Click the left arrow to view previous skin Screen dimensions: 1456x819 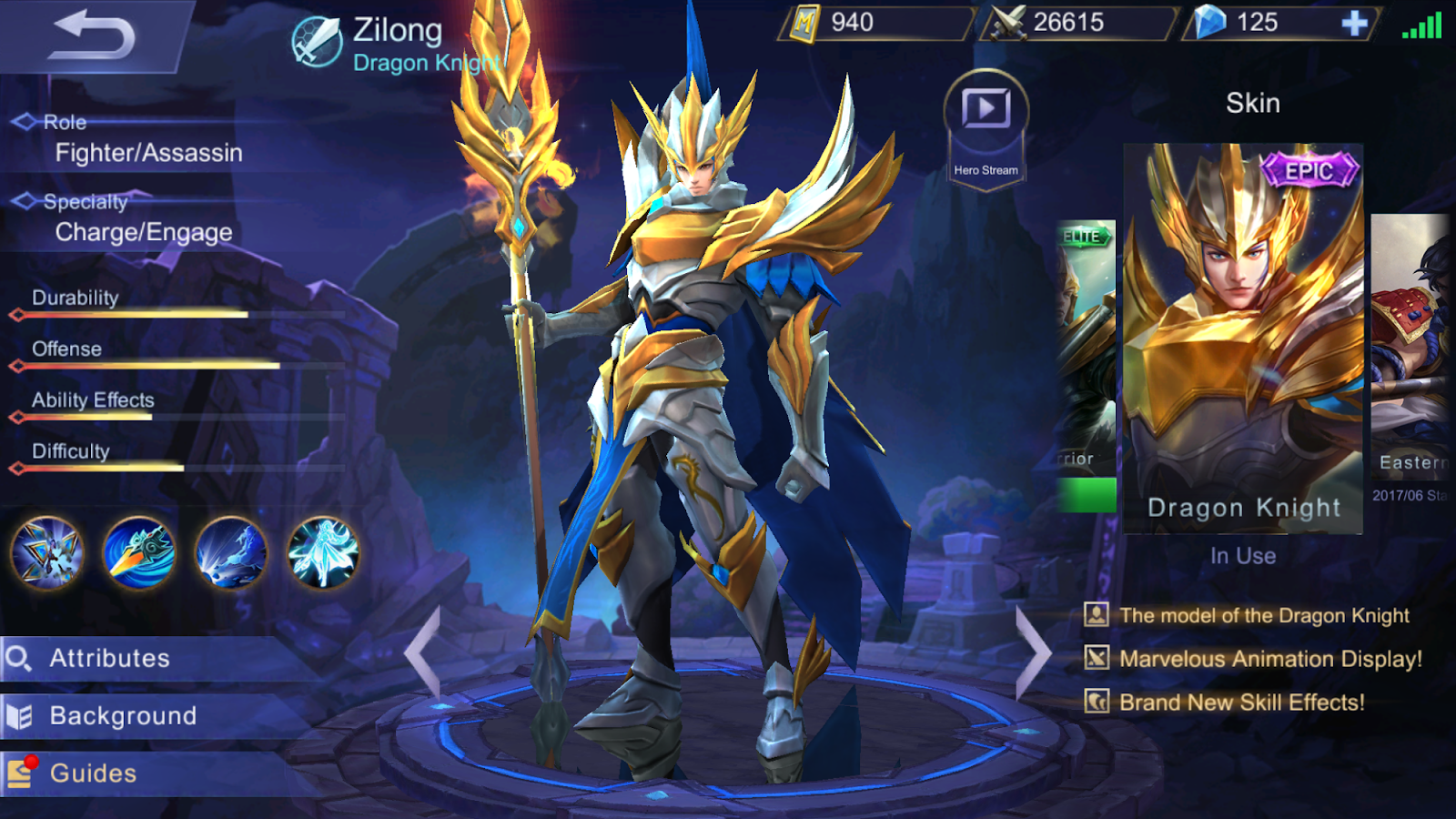[424, 652]
